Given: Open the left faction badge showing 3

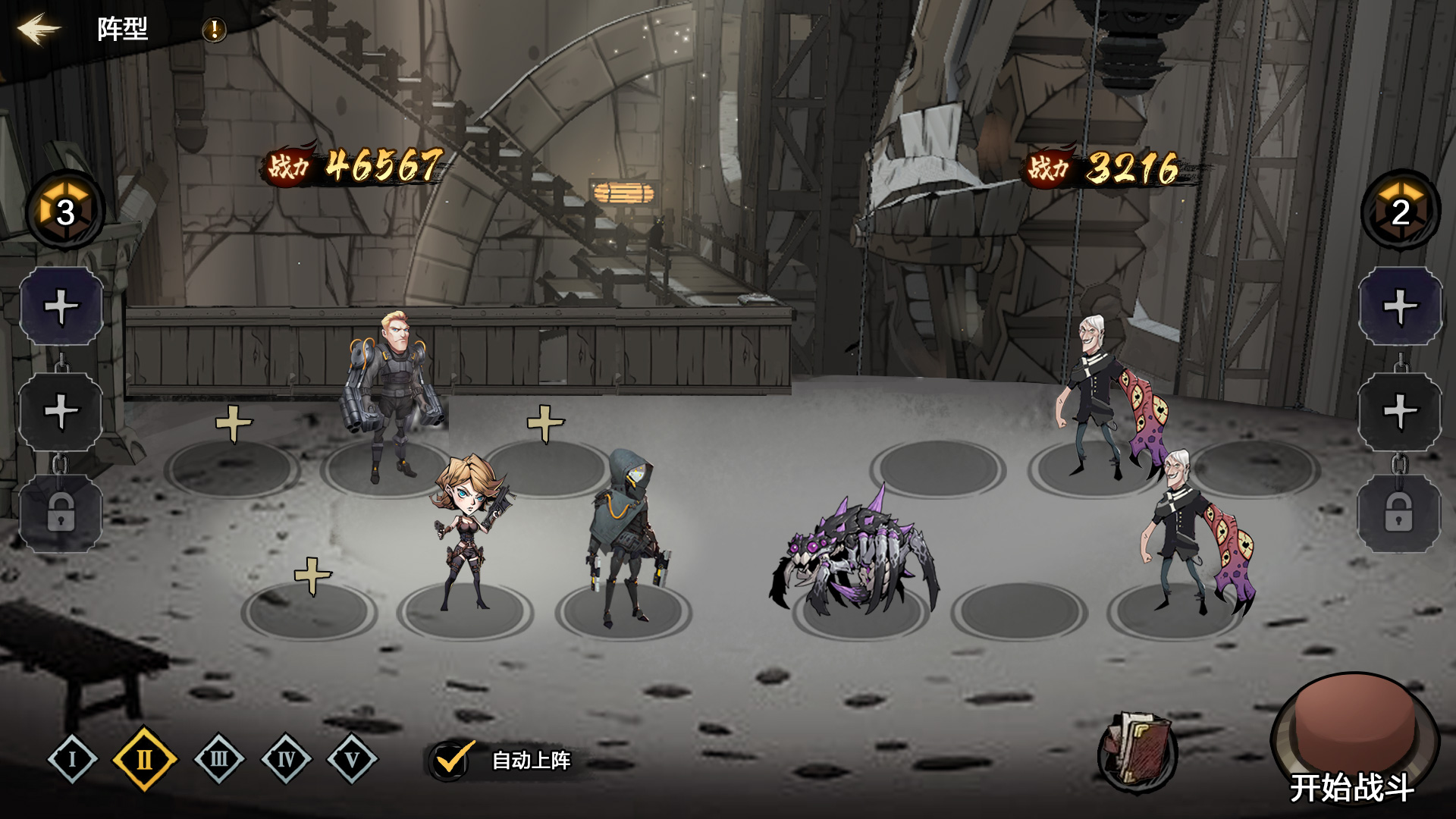Looking at the screenshot, I should coord(66,211).
